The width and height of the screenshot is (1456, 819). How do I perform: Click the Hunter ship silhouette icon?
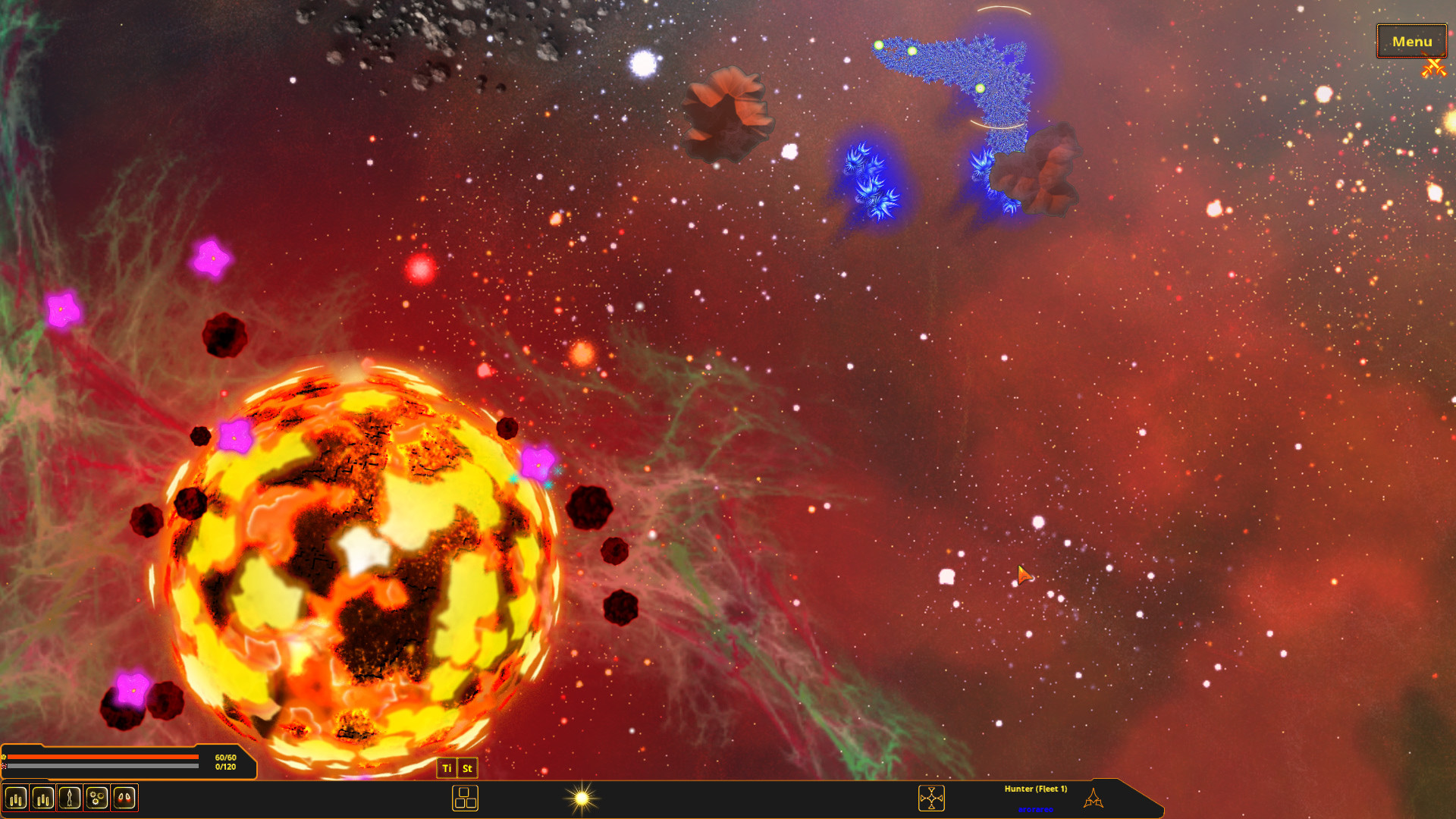pos(1094,798)
